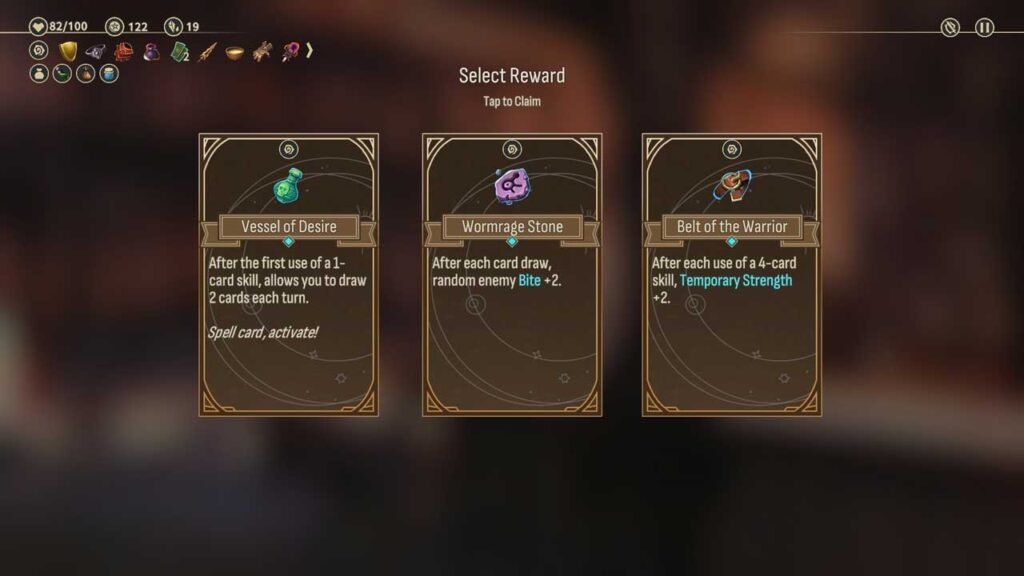
Task: Check the leather gauntlet relic
Action: pyautogui.click(x=262, y=50)
